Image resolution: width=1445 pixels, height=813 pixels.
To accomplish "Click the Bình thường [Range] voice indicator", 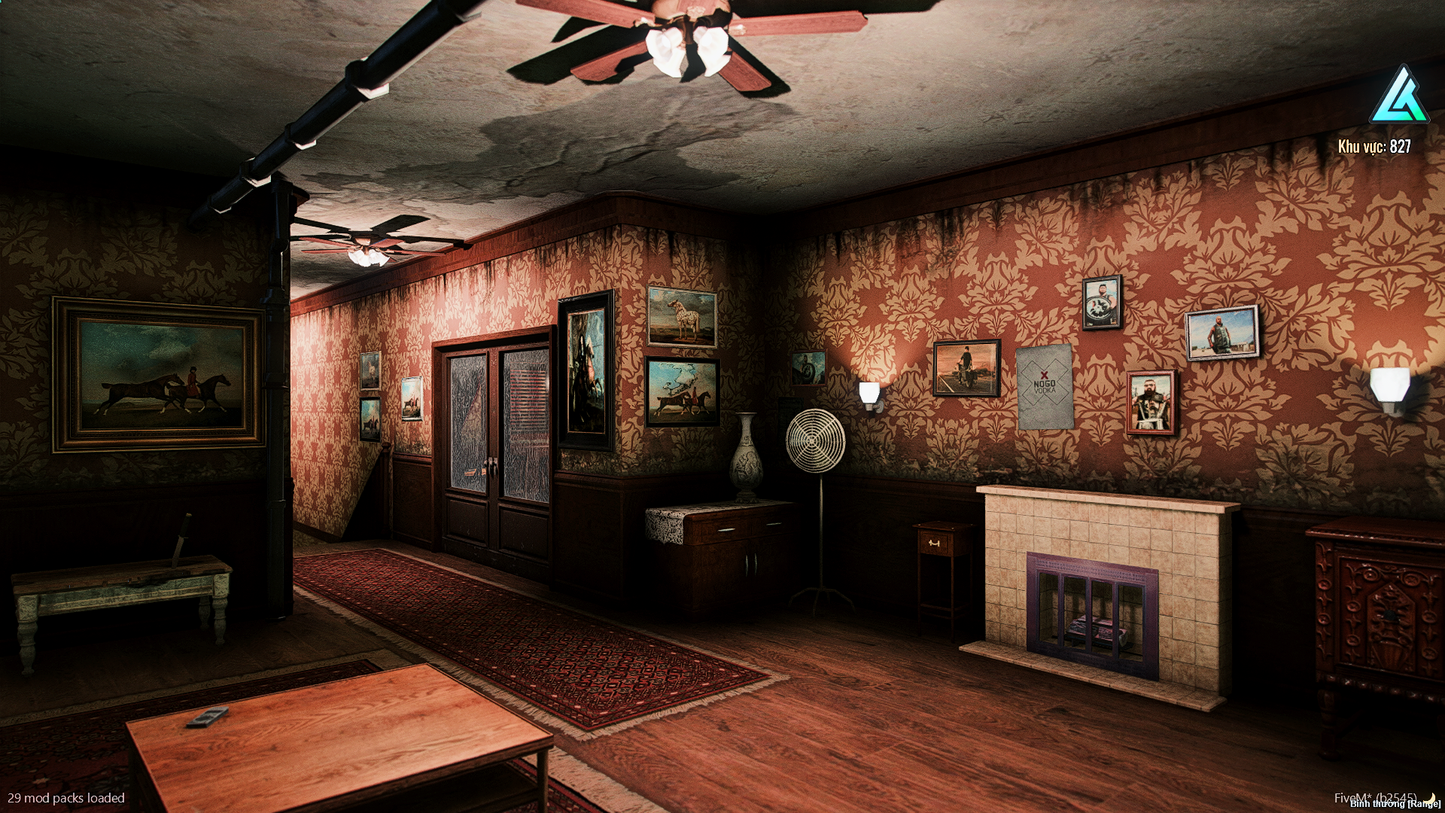I will coord(1394,804).
